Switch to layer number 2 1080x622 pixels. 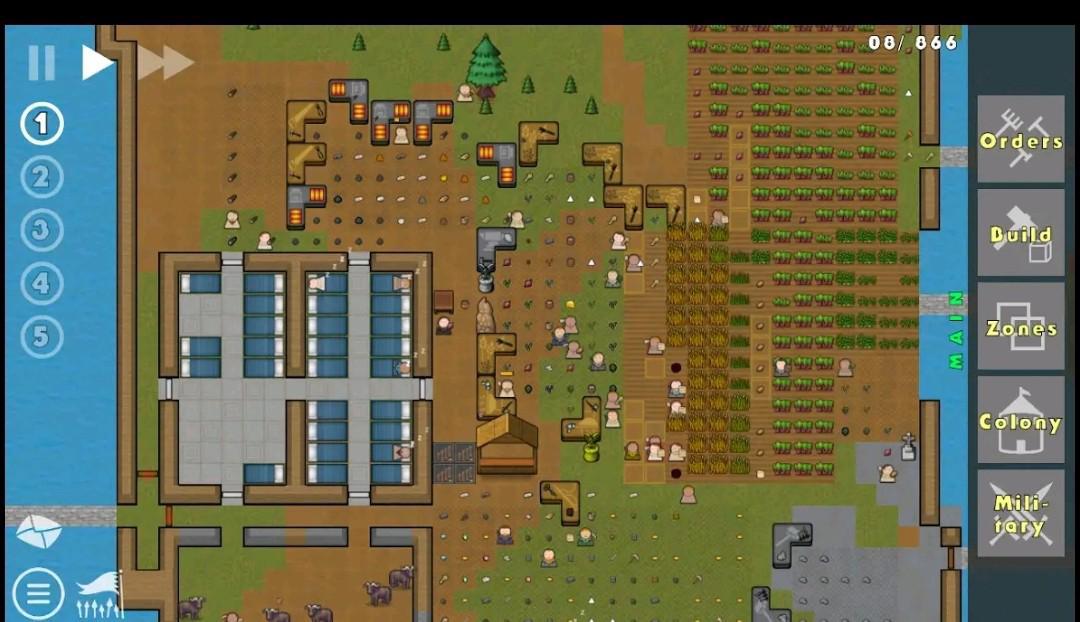41,178
